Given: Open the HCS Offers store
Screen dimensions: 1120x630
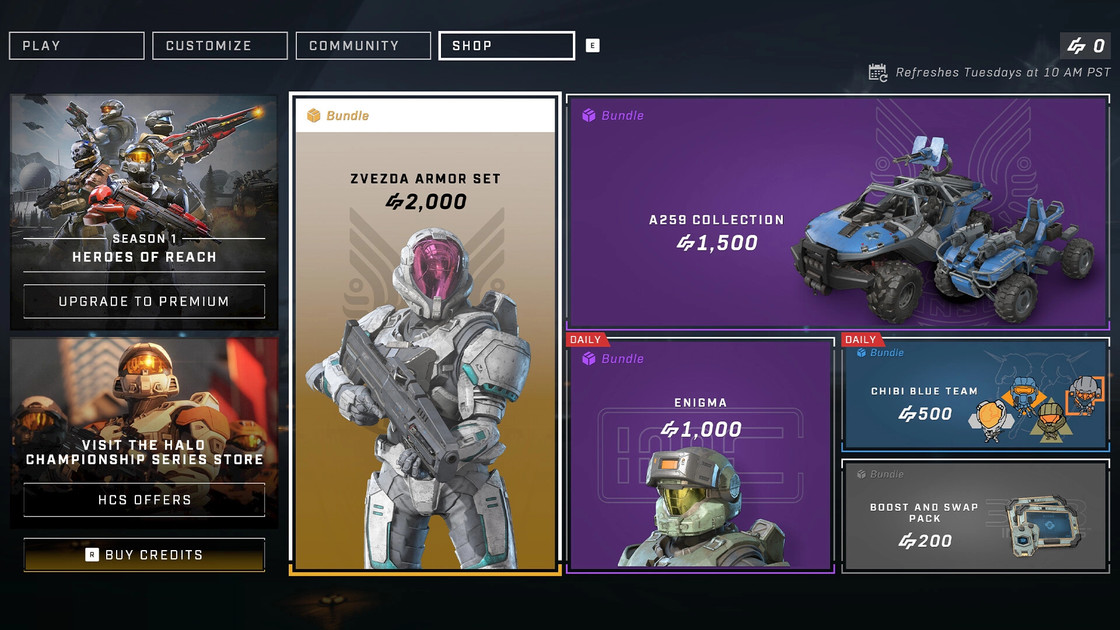Looking at the screenshot, I should [x=144, y=499].
